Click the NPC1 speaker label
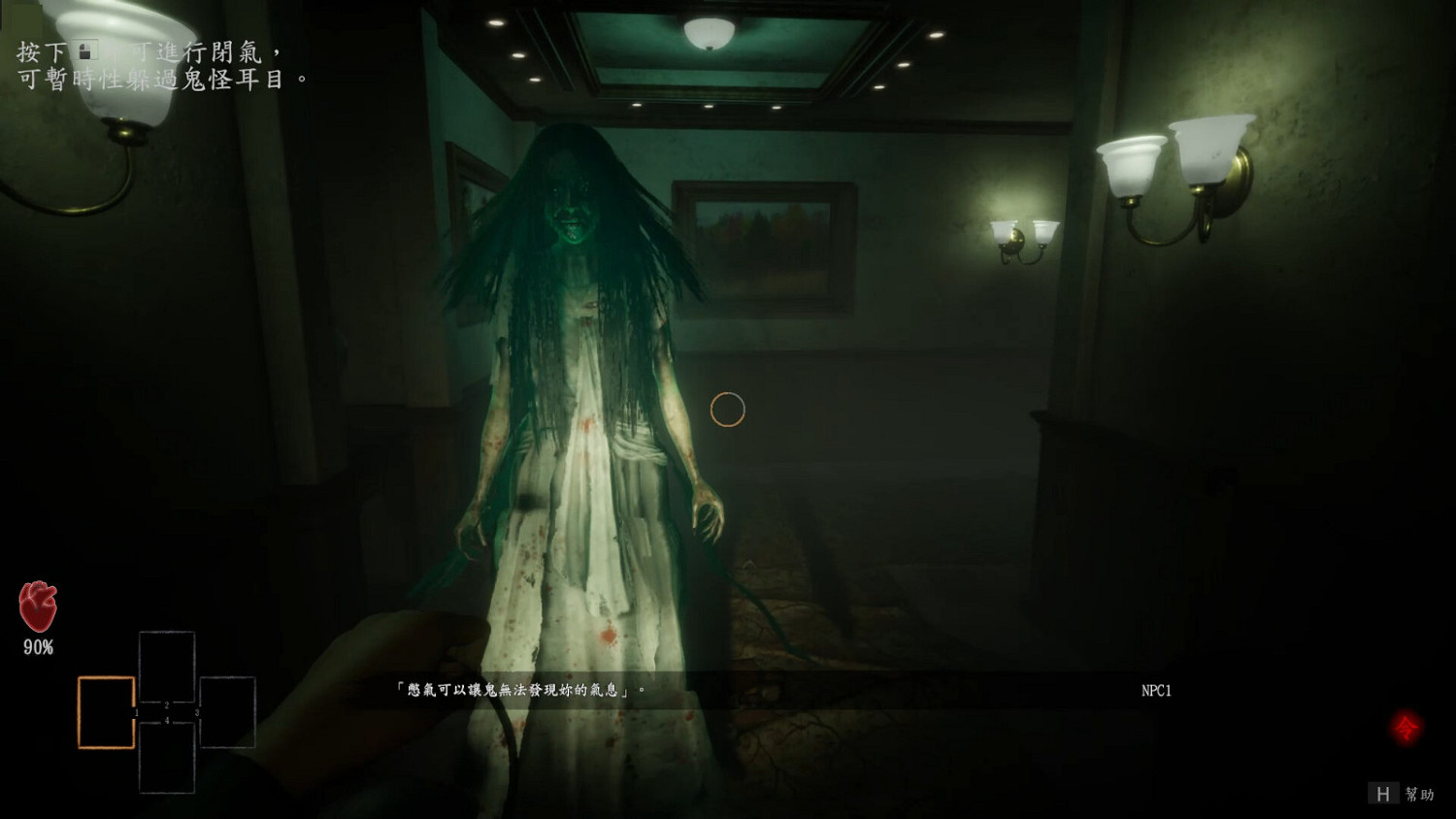Screen dimensions: 1456x819 [1156, 691]
